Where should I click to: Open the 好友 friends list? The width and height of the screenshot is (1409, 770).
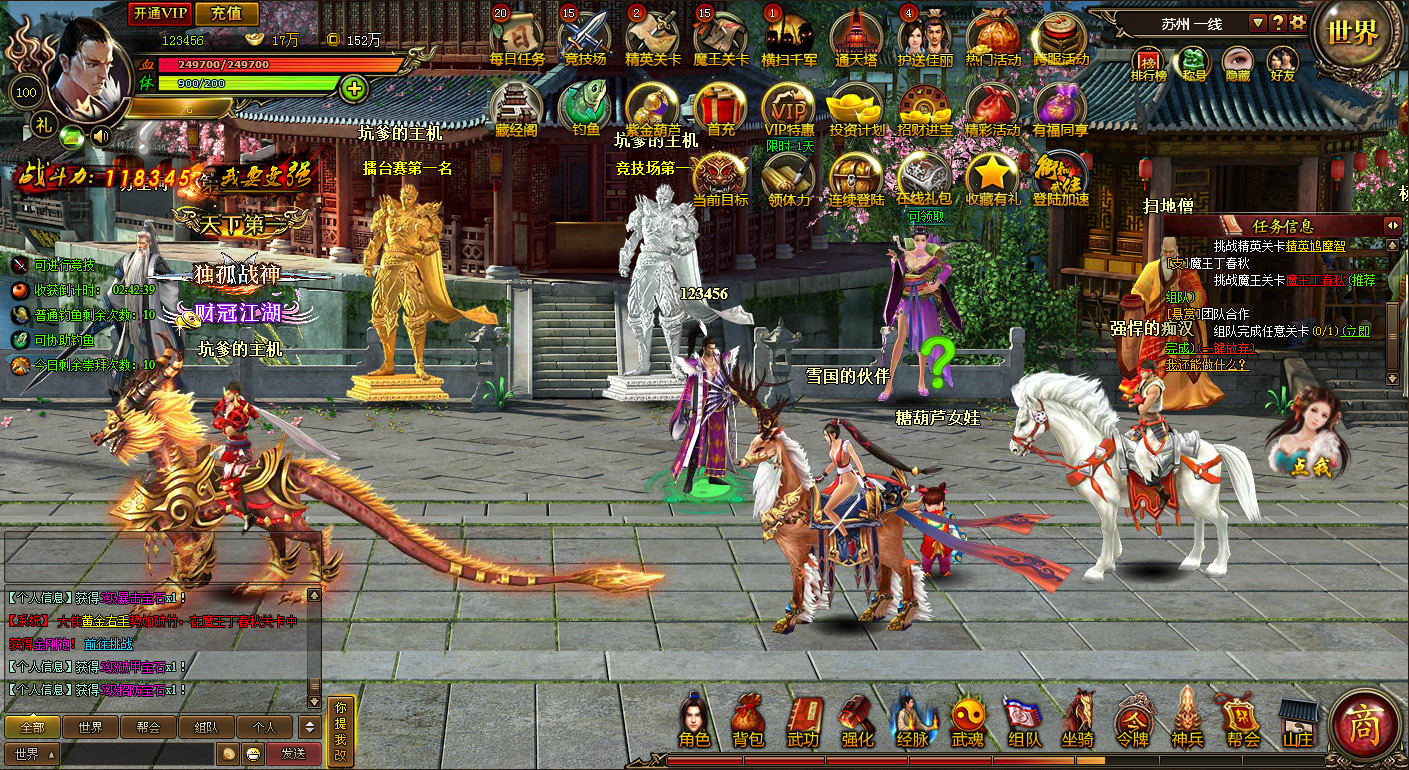[x=1281, y=62]
